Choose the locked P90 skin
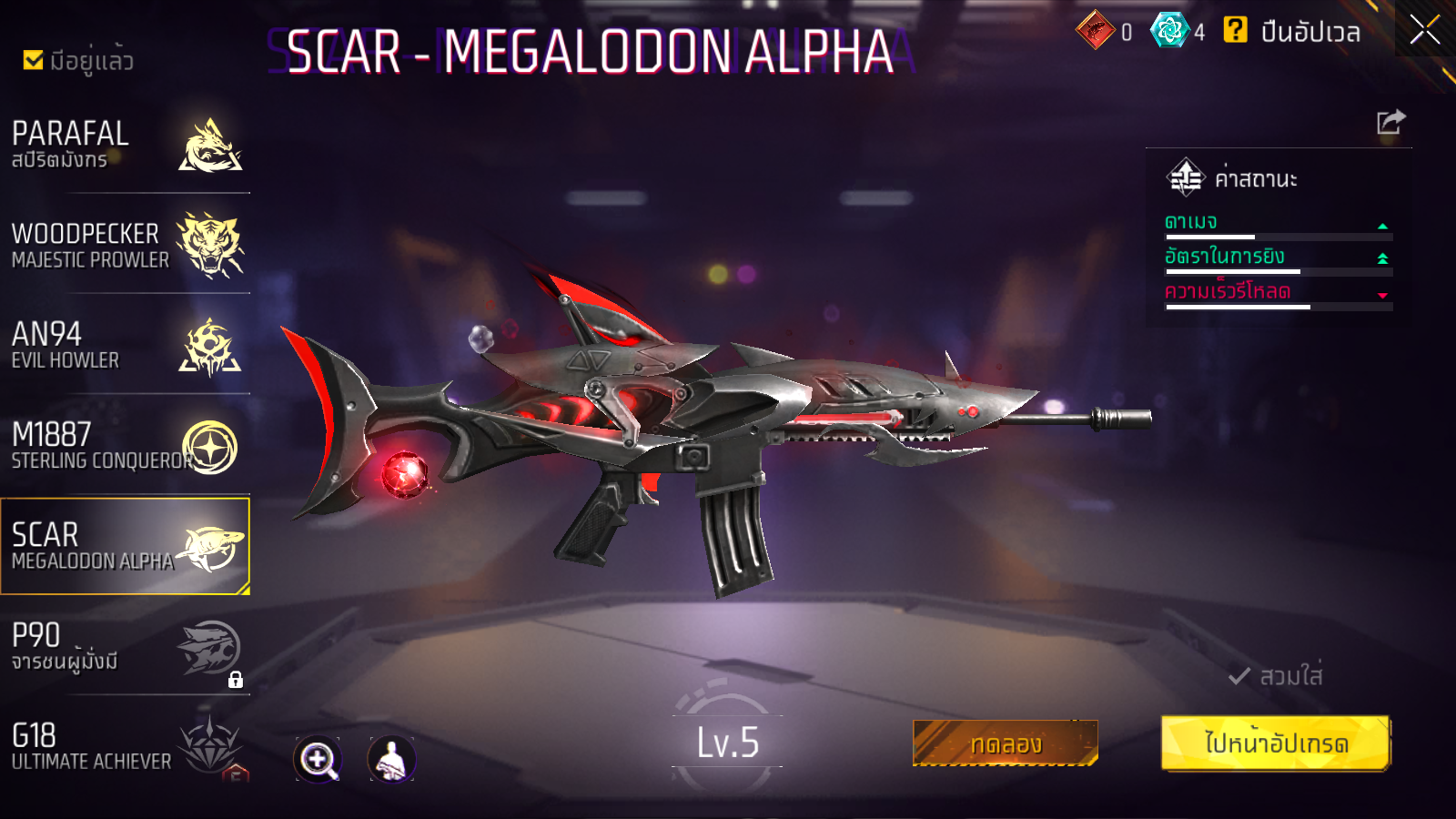Screen dimensions: 1456x819 point(126,647)
